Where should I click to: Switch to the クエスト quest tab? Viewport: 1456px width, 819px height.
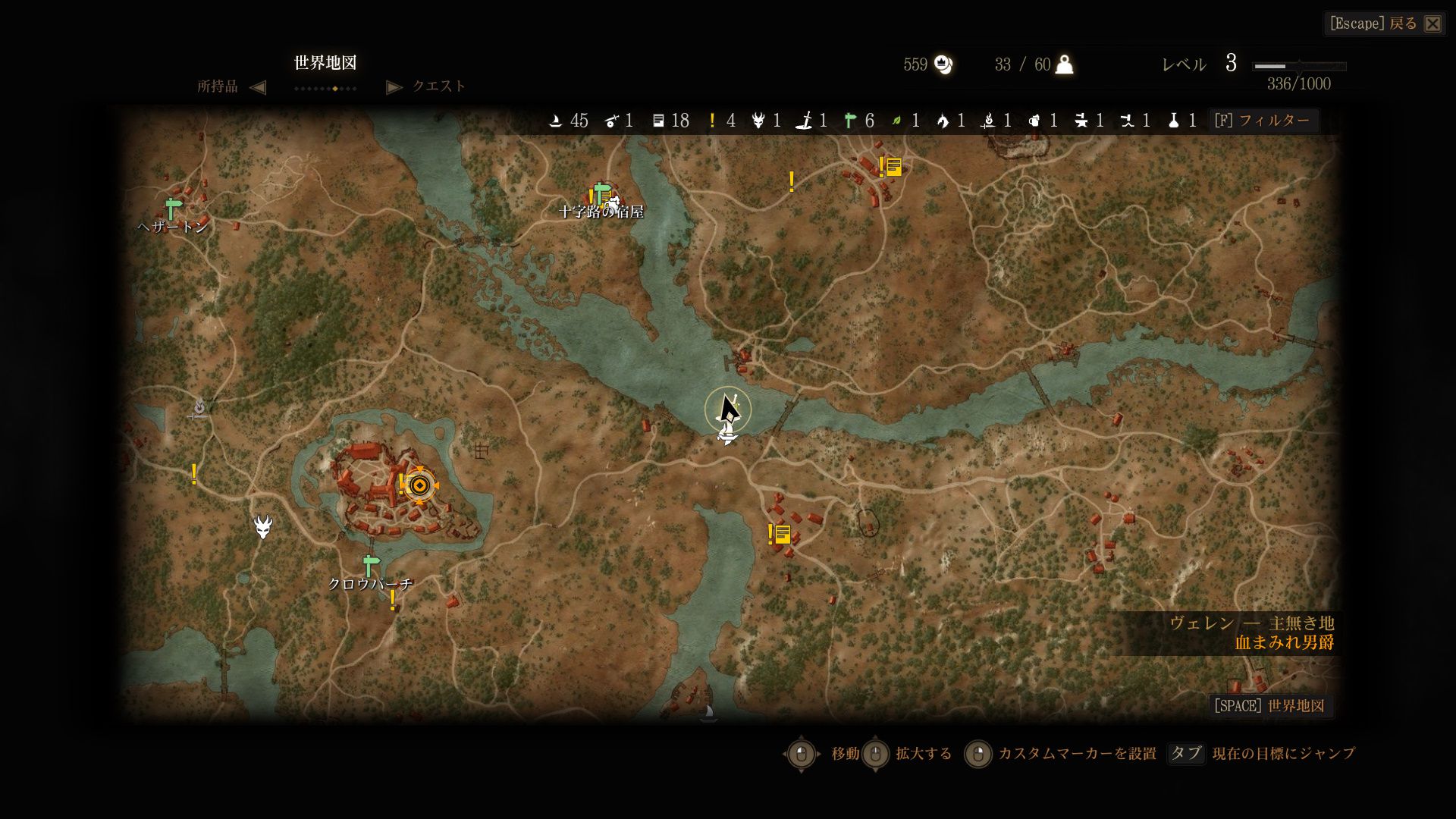[438, 86]
